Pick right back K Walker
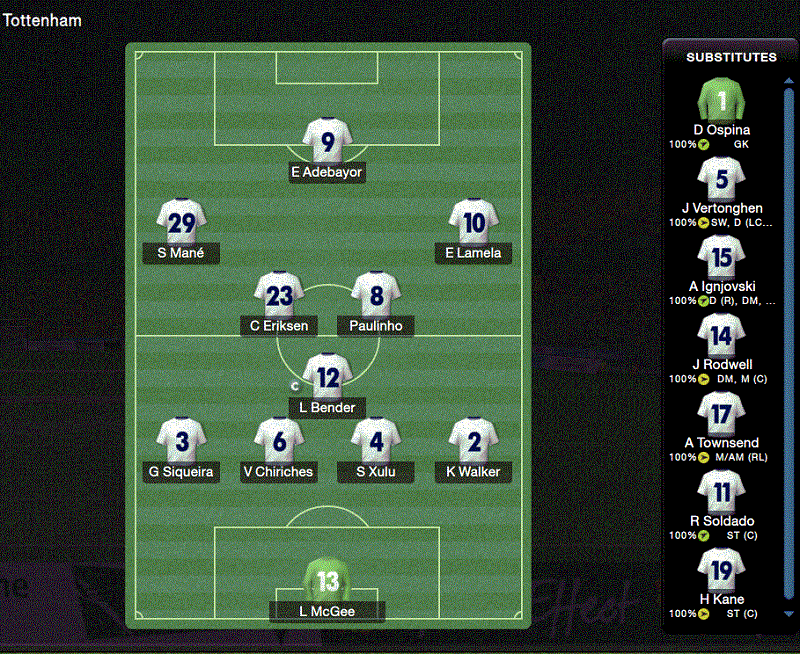800x654 pixels. point(473,441)
